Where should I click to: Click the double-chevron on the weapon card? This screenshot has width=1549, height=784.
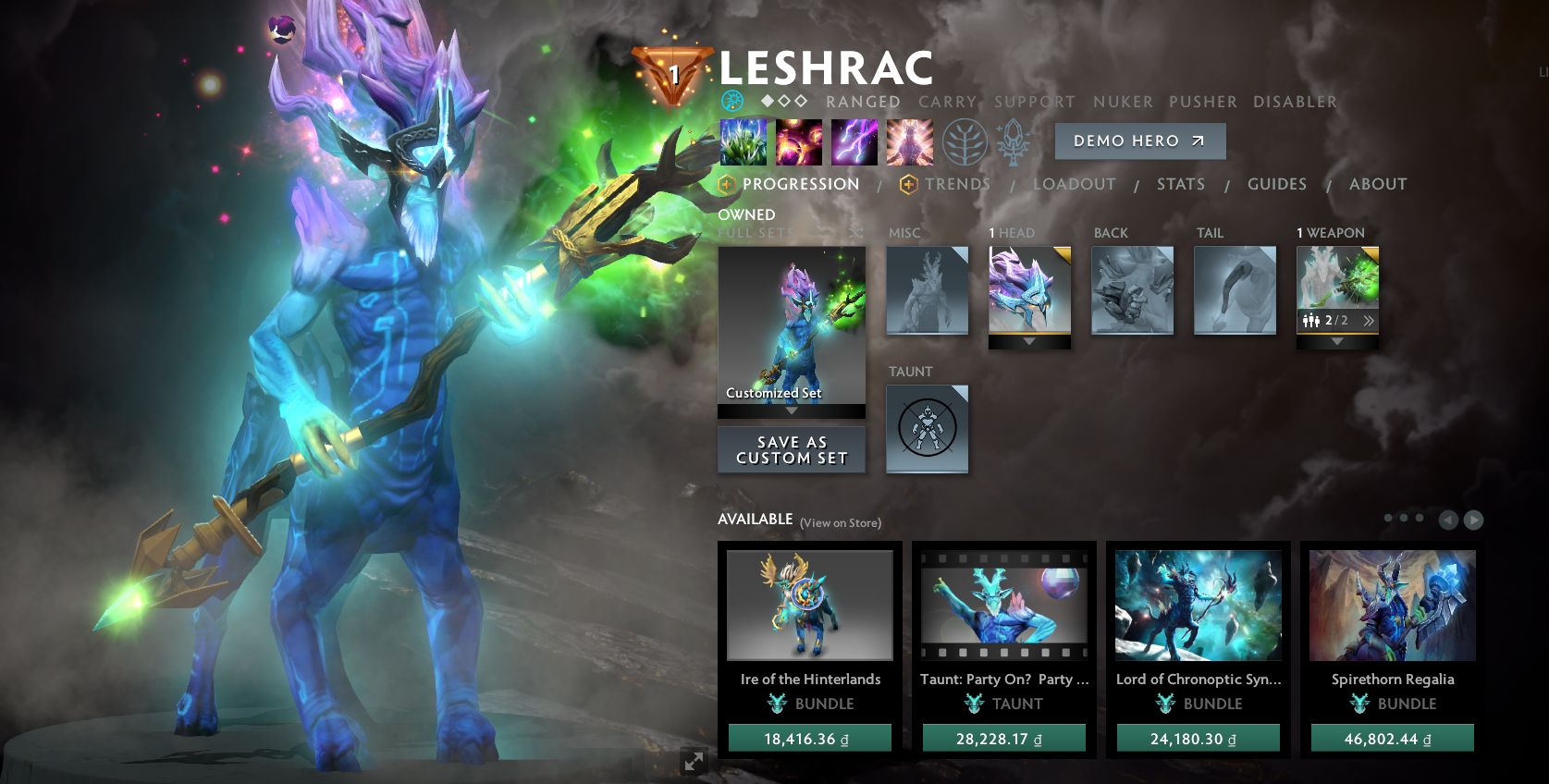(x=1369, y=321)
